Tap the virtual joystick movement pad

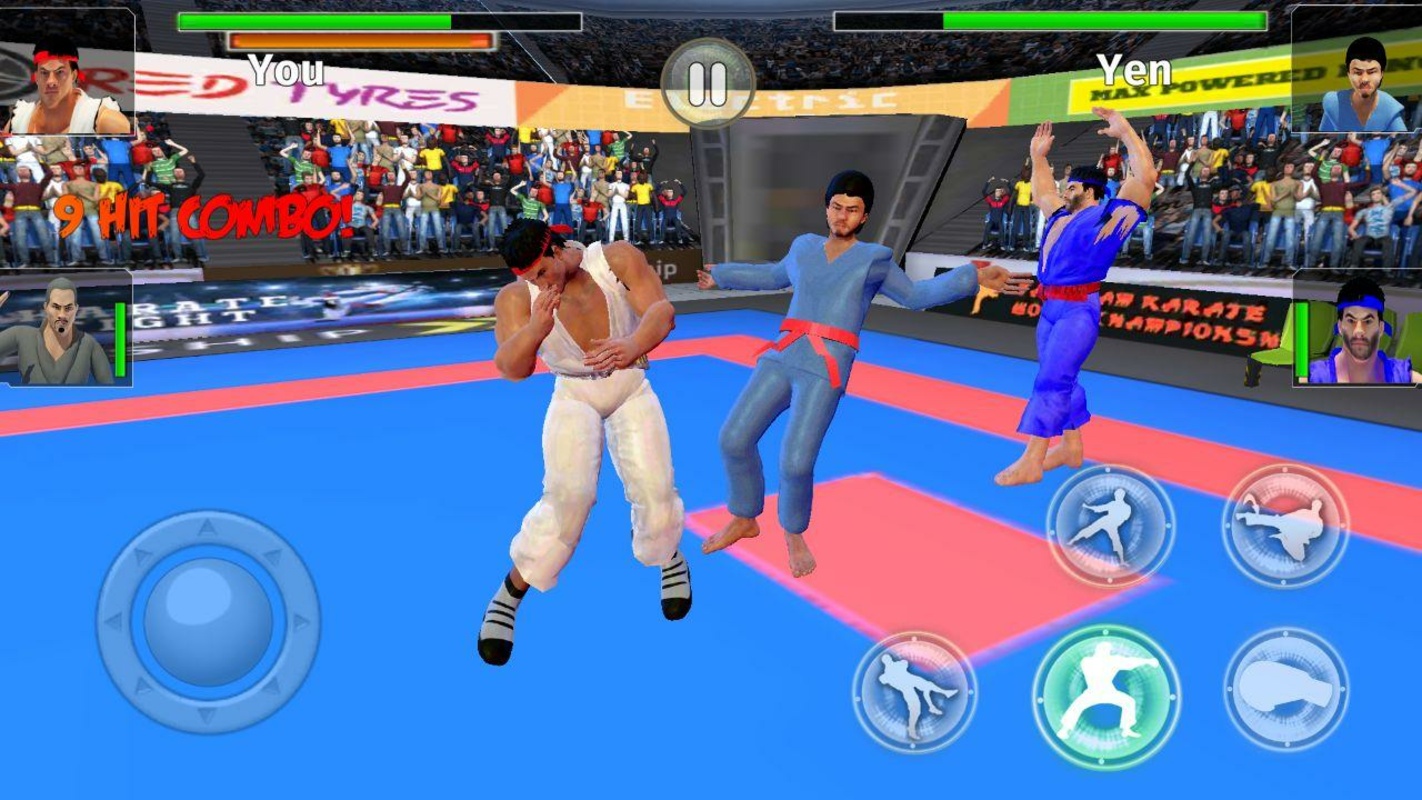pyautogui.click(x=208, y=620)
